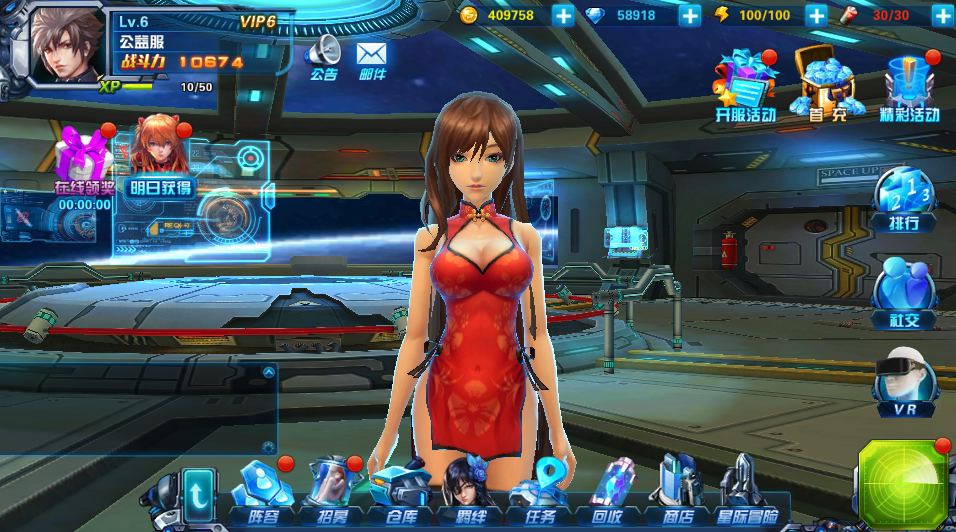Viewport: 956px width, 532px height.
Task: Claim the 在线领奖 online gift box
Action: 82,160
